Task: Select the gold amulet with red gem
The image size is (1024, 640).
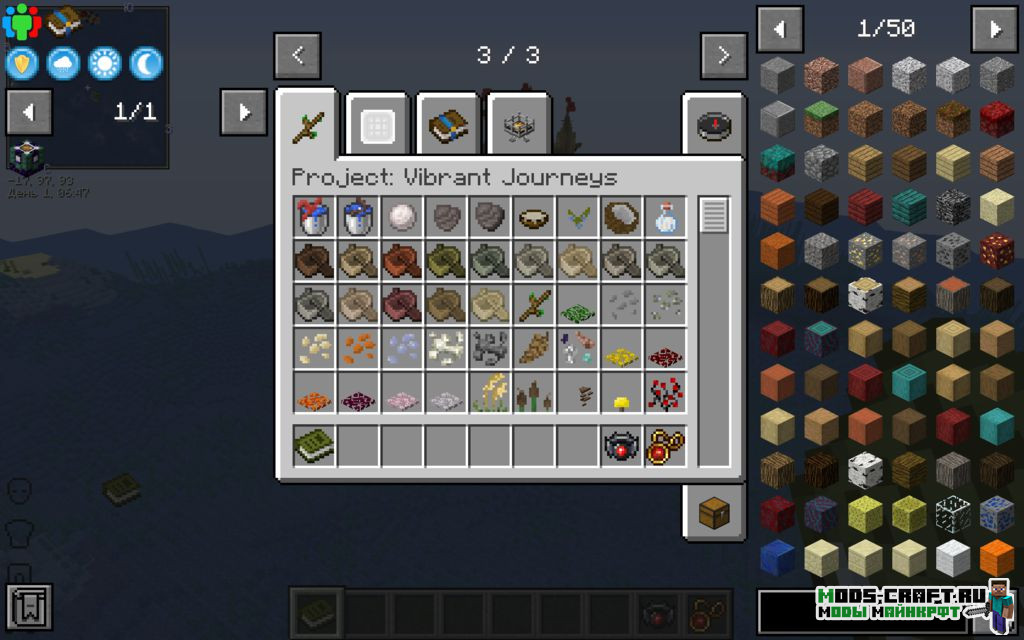Action: (665, 446)
